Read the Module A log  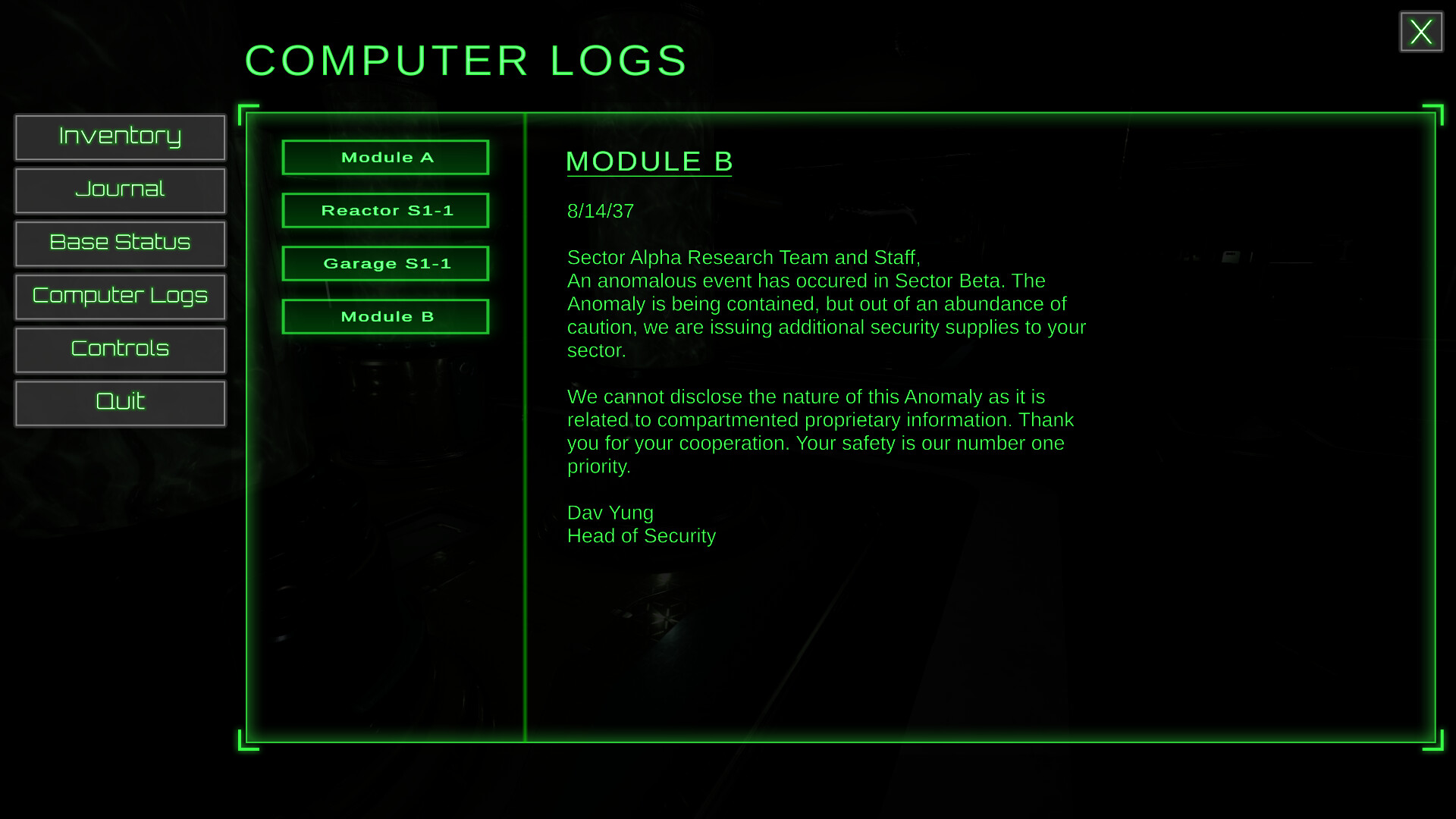pos(385,157)
